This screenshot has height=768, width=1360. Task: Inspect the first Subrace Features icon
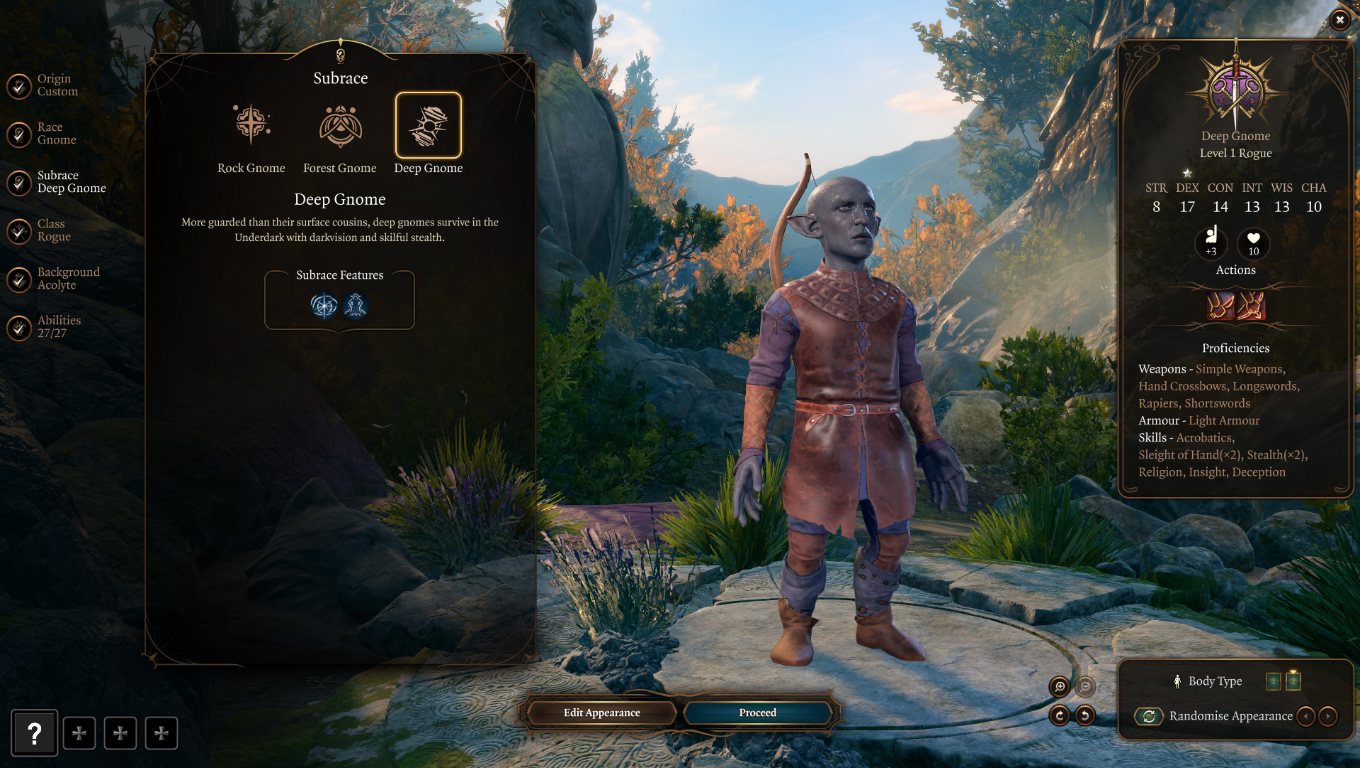click(323, 307)
